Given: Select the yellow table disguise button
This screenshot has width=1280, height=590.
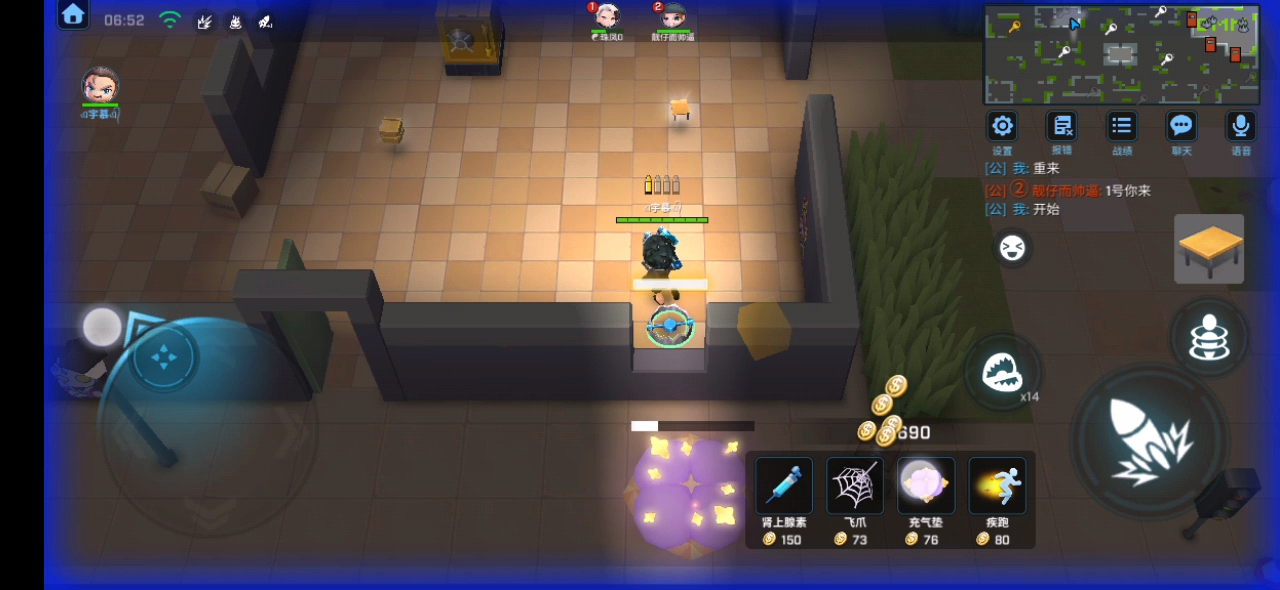Looking at the screenshot, I should [x=1209, y=249].
